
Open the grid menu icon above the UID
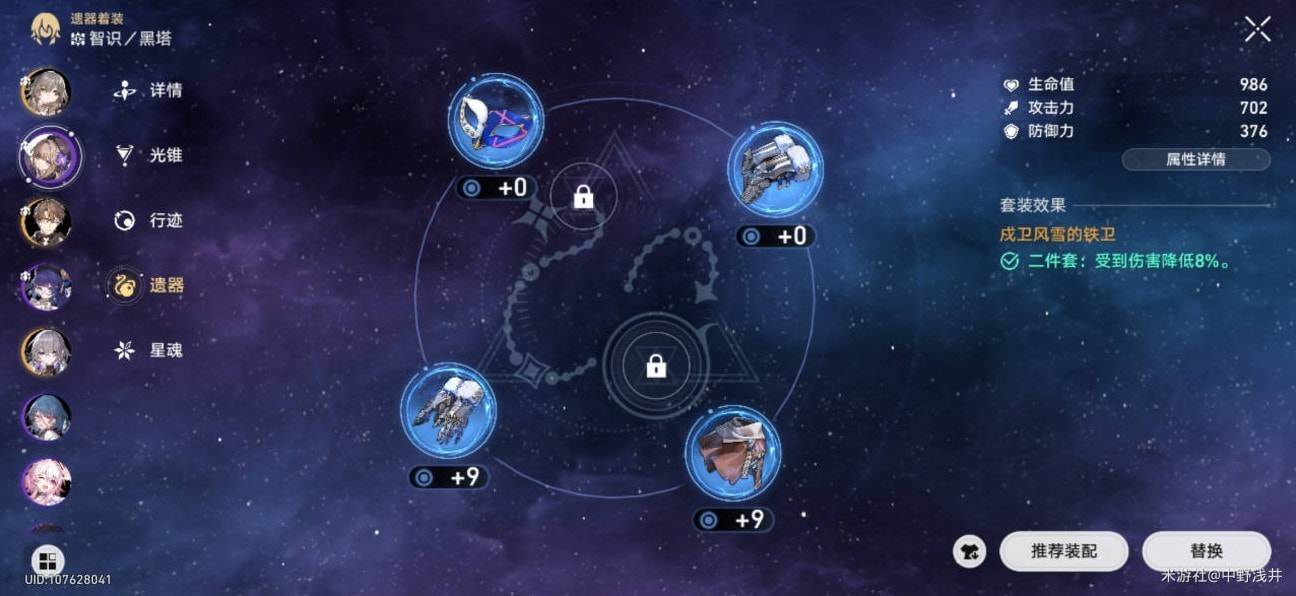pyautogui.click(x=47, y=560)
